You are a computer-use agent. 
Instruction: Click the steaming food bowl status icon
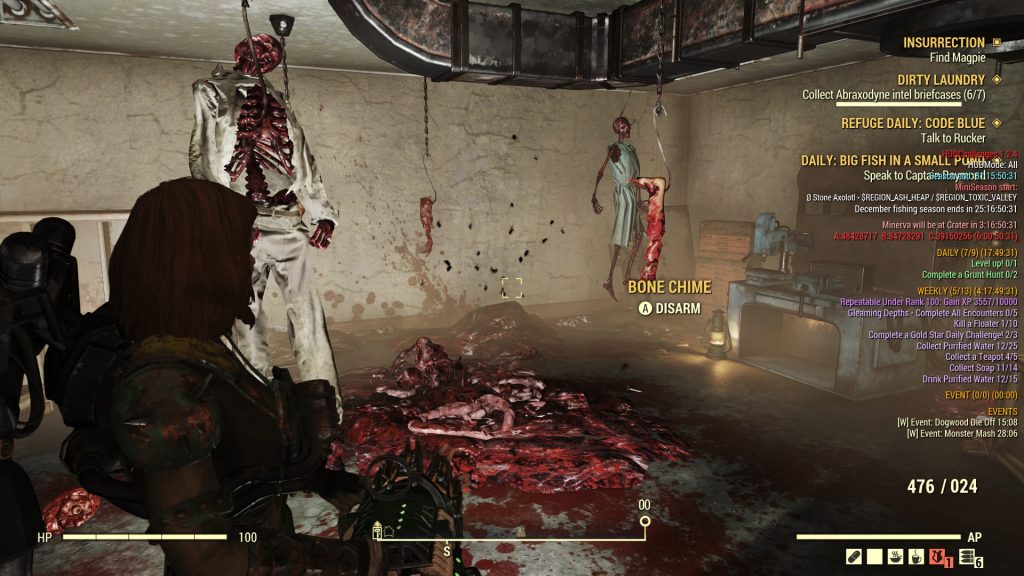pyautogui.click(x=896, y=556)
